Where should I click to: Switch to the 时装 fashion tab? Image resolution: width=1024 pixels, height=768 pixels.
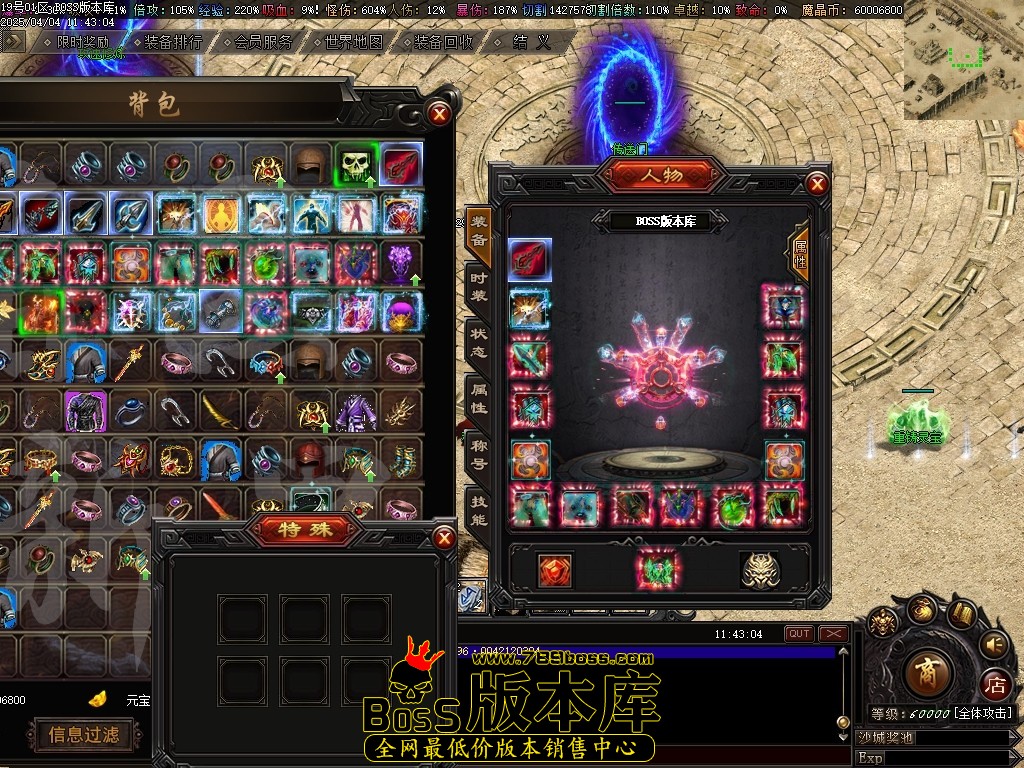pos(478,286)
